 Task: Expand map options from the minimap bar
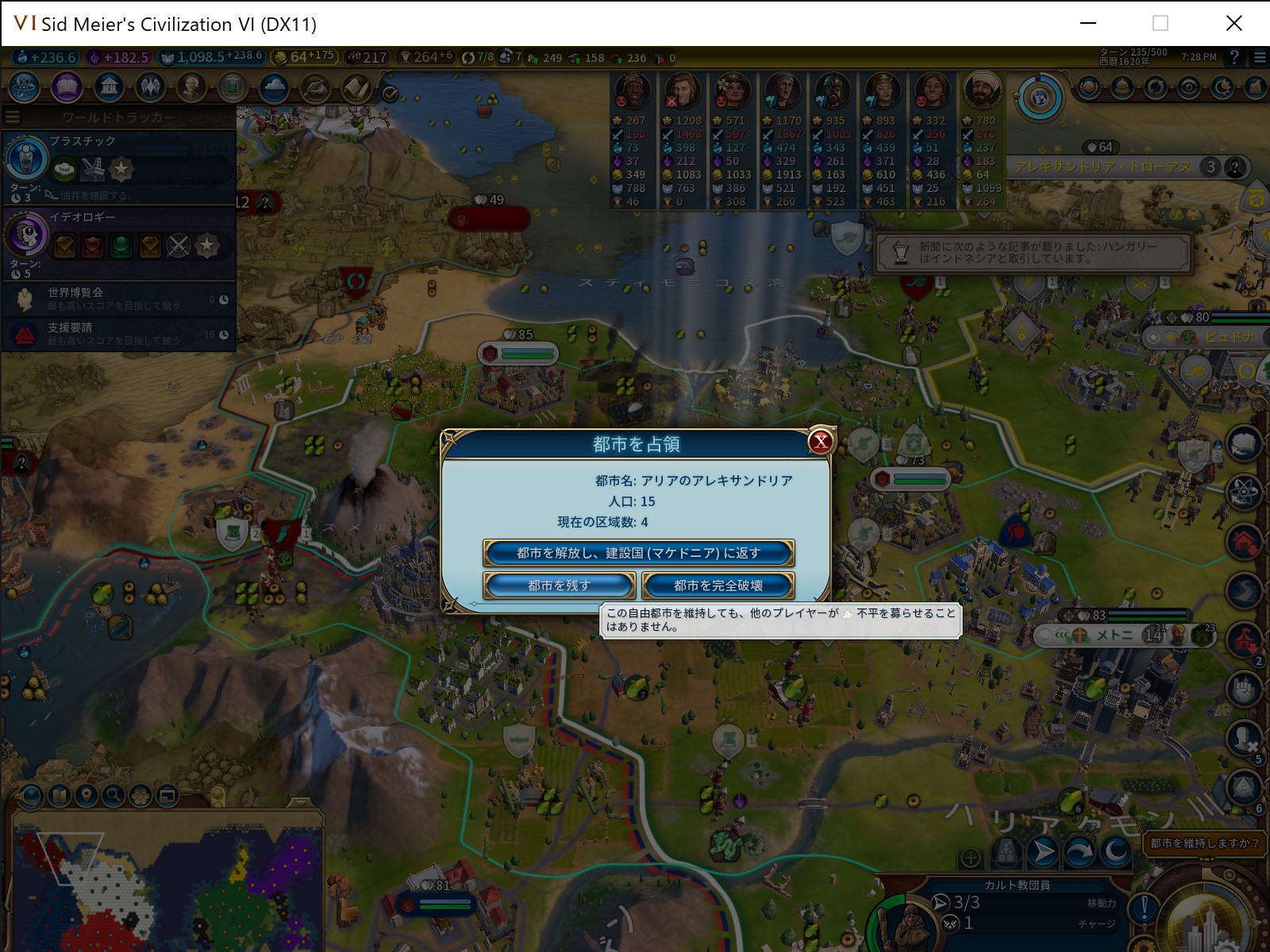click(58, 795)
